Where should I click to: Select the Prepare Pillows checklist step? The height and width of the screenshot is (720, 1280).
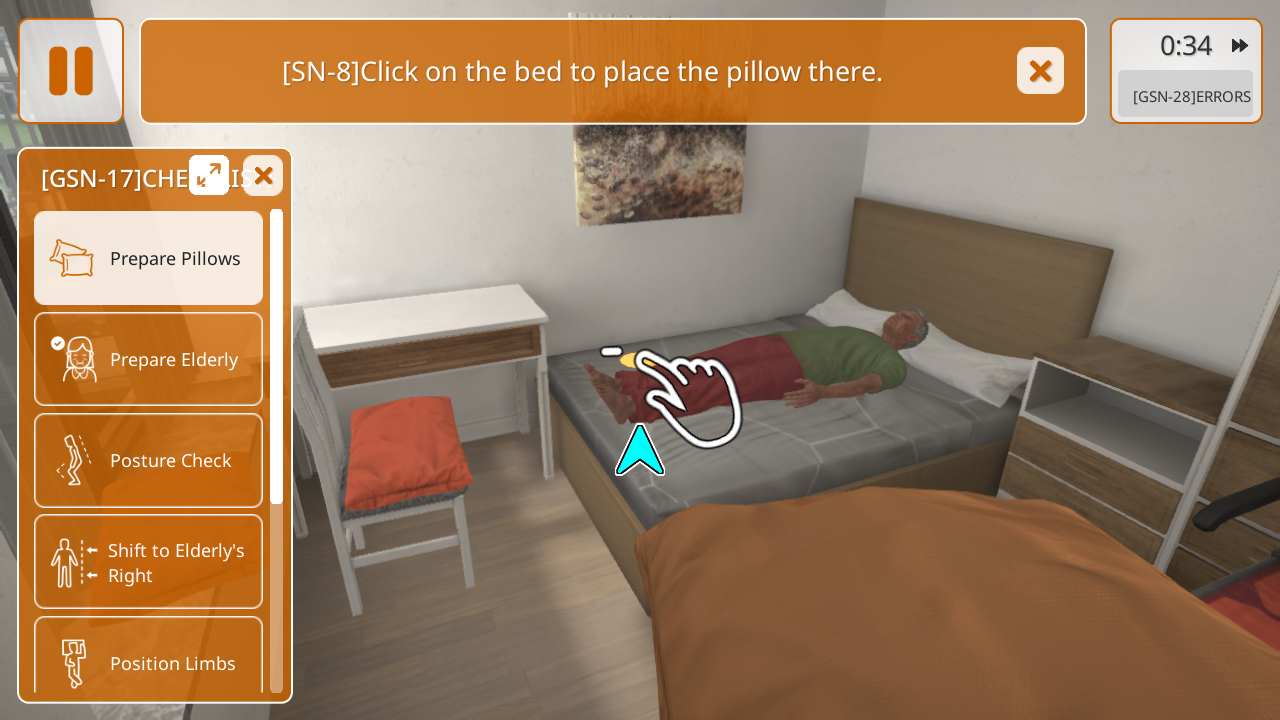coord(149,258)
